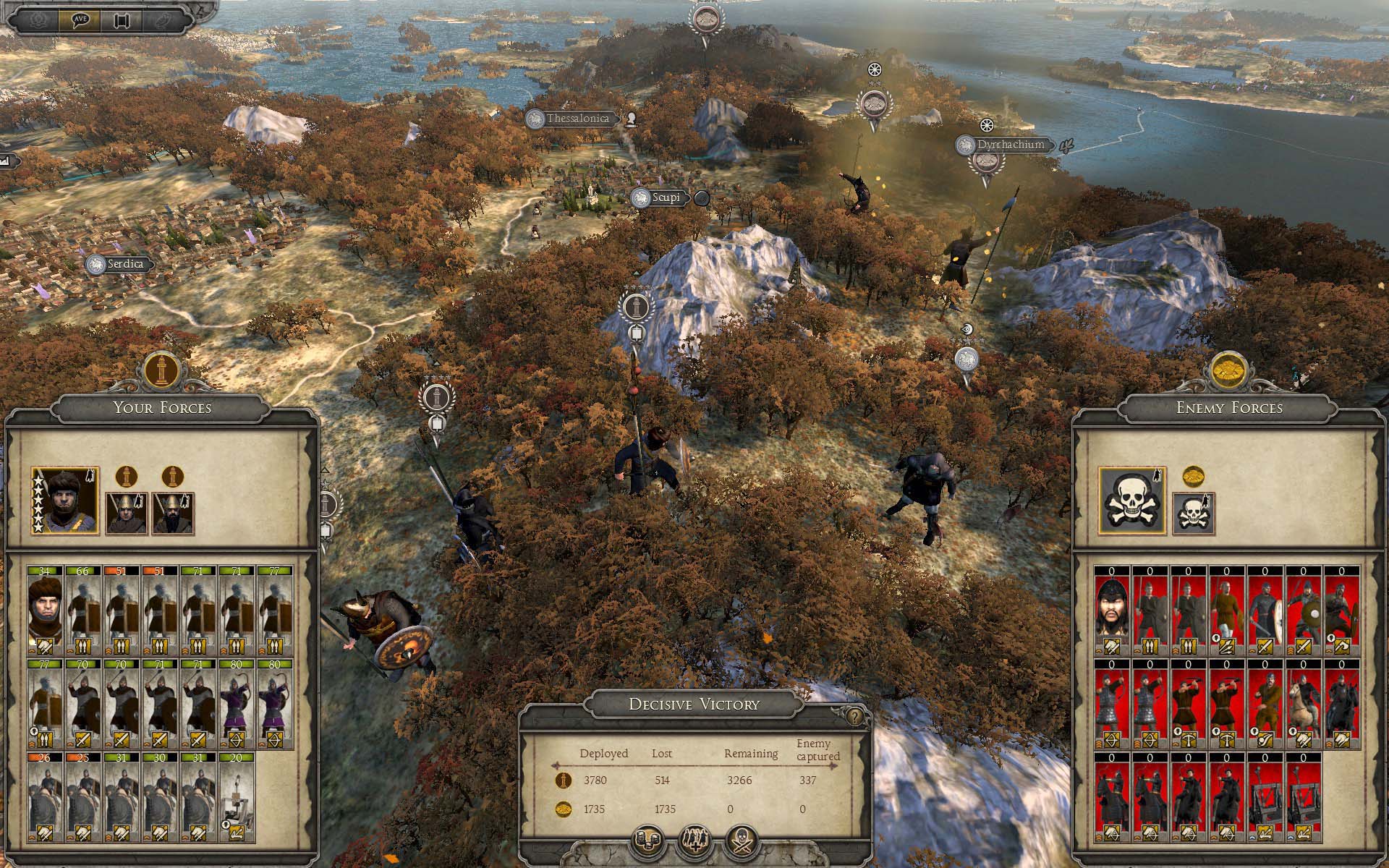Image resolution: width=1389 pixels, height=868 pixels.
Task: Select the small skull enemy reinforcement portrait
Action: [1192, 514]
